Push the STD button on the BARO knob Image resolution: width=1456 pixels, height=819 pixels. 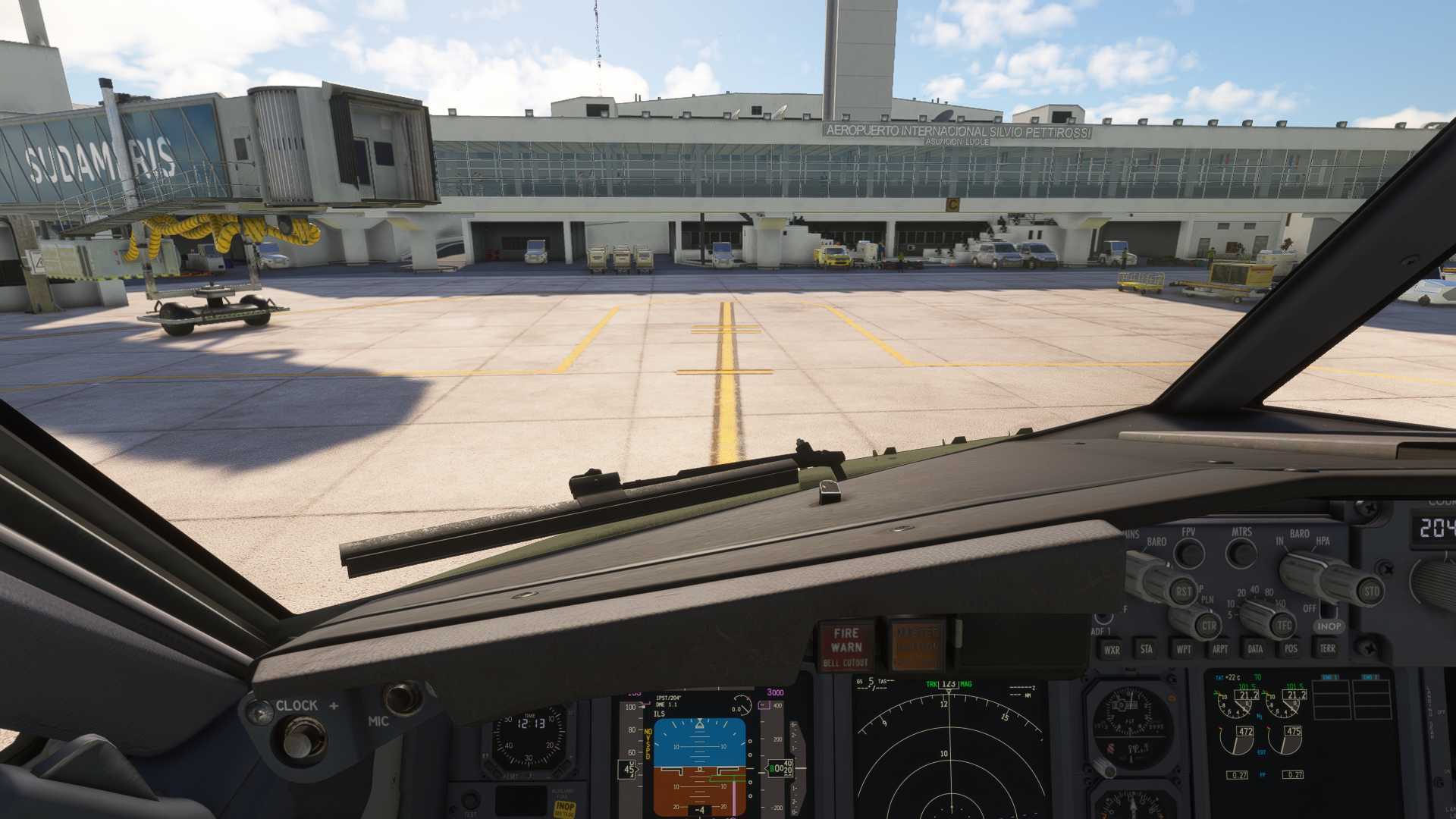[x=1371, y=591]
